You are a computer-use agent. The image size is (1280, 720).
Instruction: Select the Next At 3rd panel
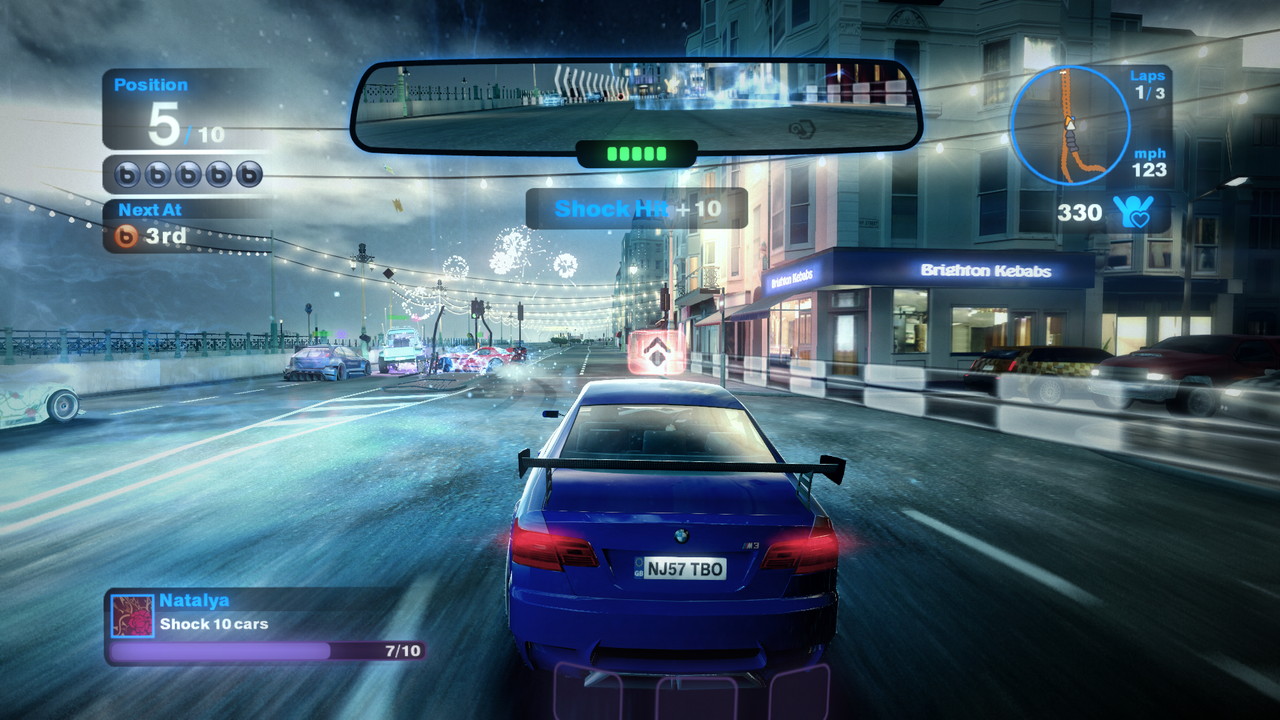coord(183,226)
